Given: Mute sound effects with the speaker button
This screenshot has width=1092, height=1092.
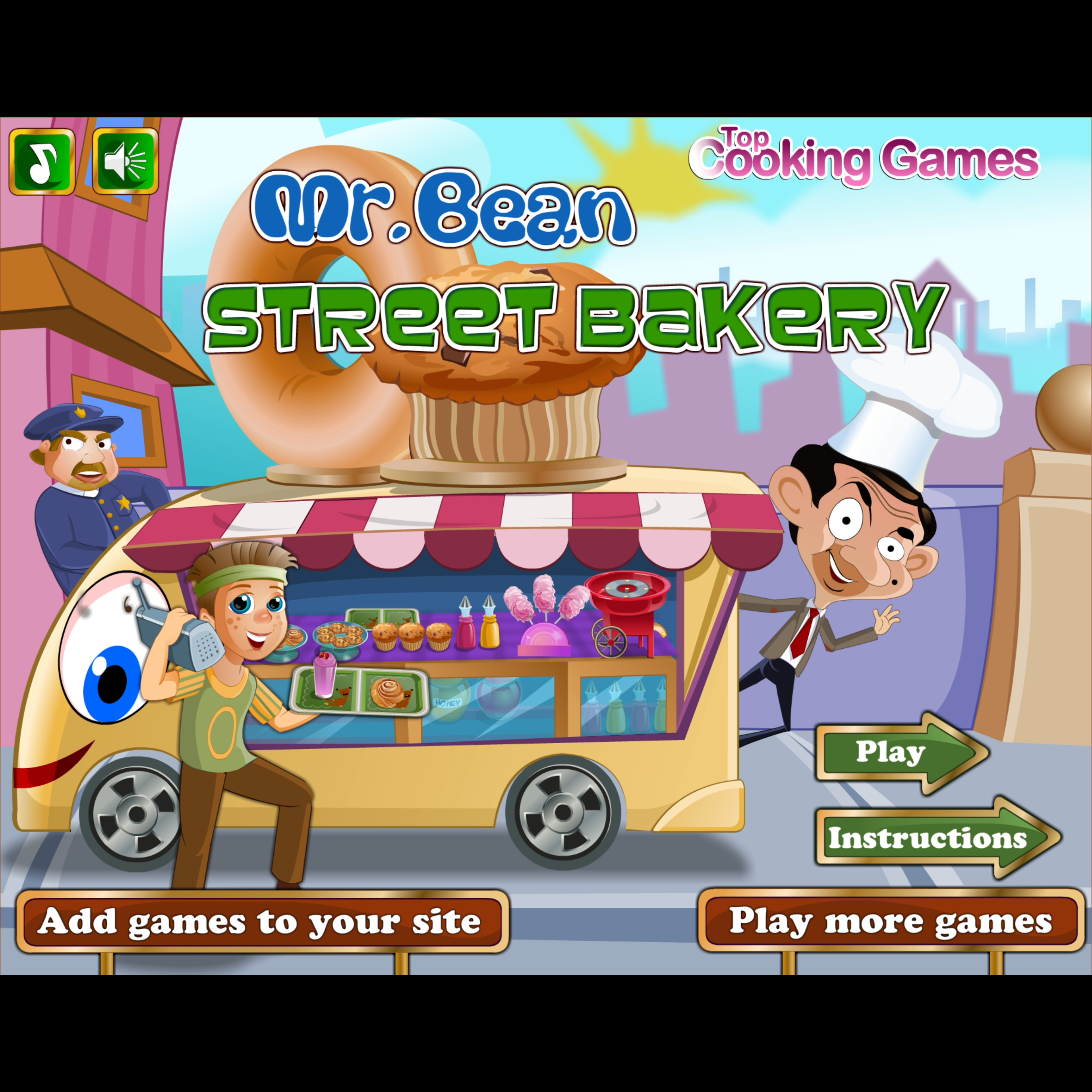Looking at the screenshot, I should (125, 162).
